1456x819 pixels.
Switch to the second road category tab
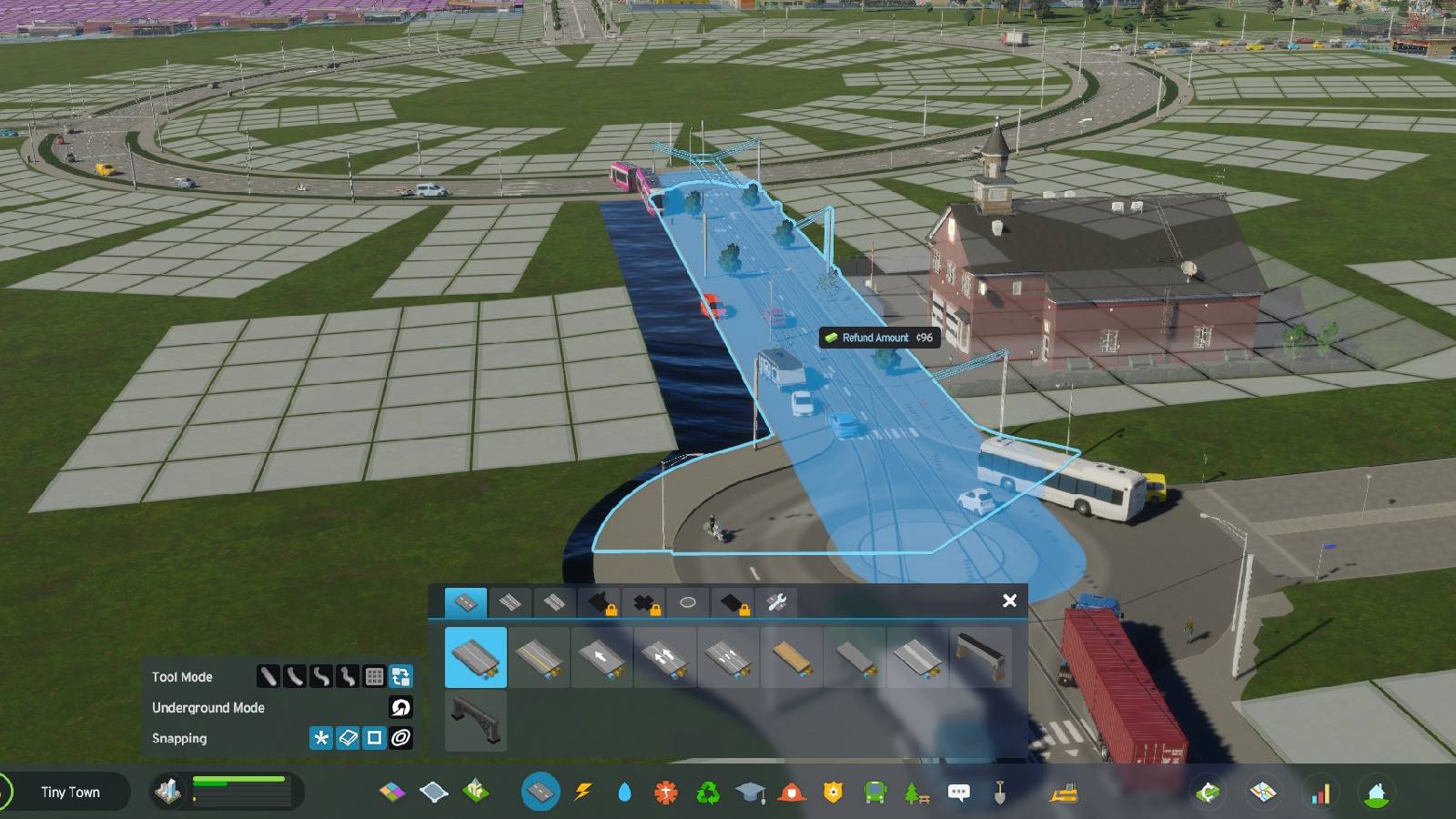(x=511, y=601)
